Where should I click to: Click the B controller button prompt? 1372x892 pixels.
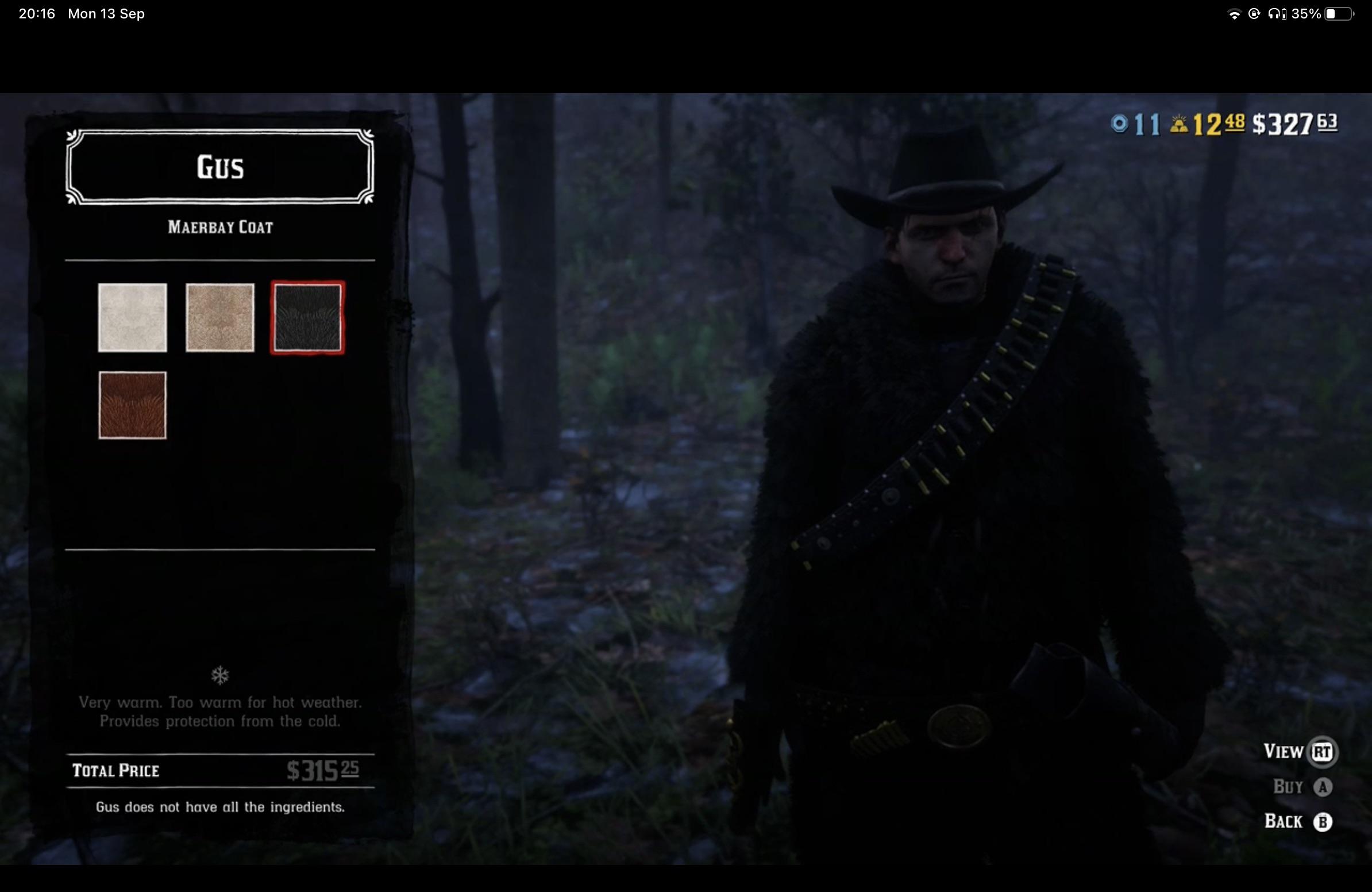pos(1323,821)
